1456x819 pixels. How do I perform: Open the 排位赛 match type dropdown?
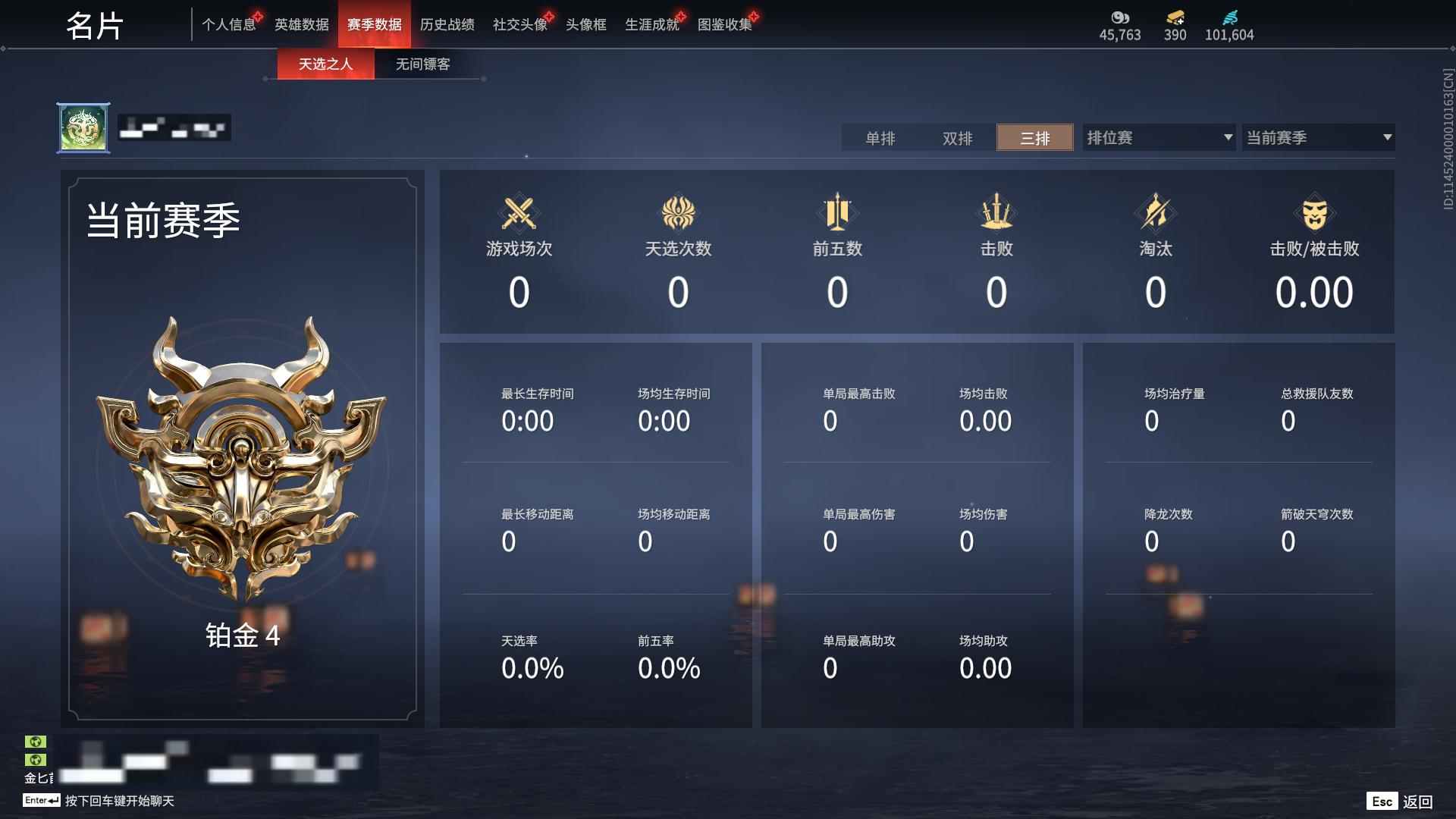click(x=1156, y=137)
